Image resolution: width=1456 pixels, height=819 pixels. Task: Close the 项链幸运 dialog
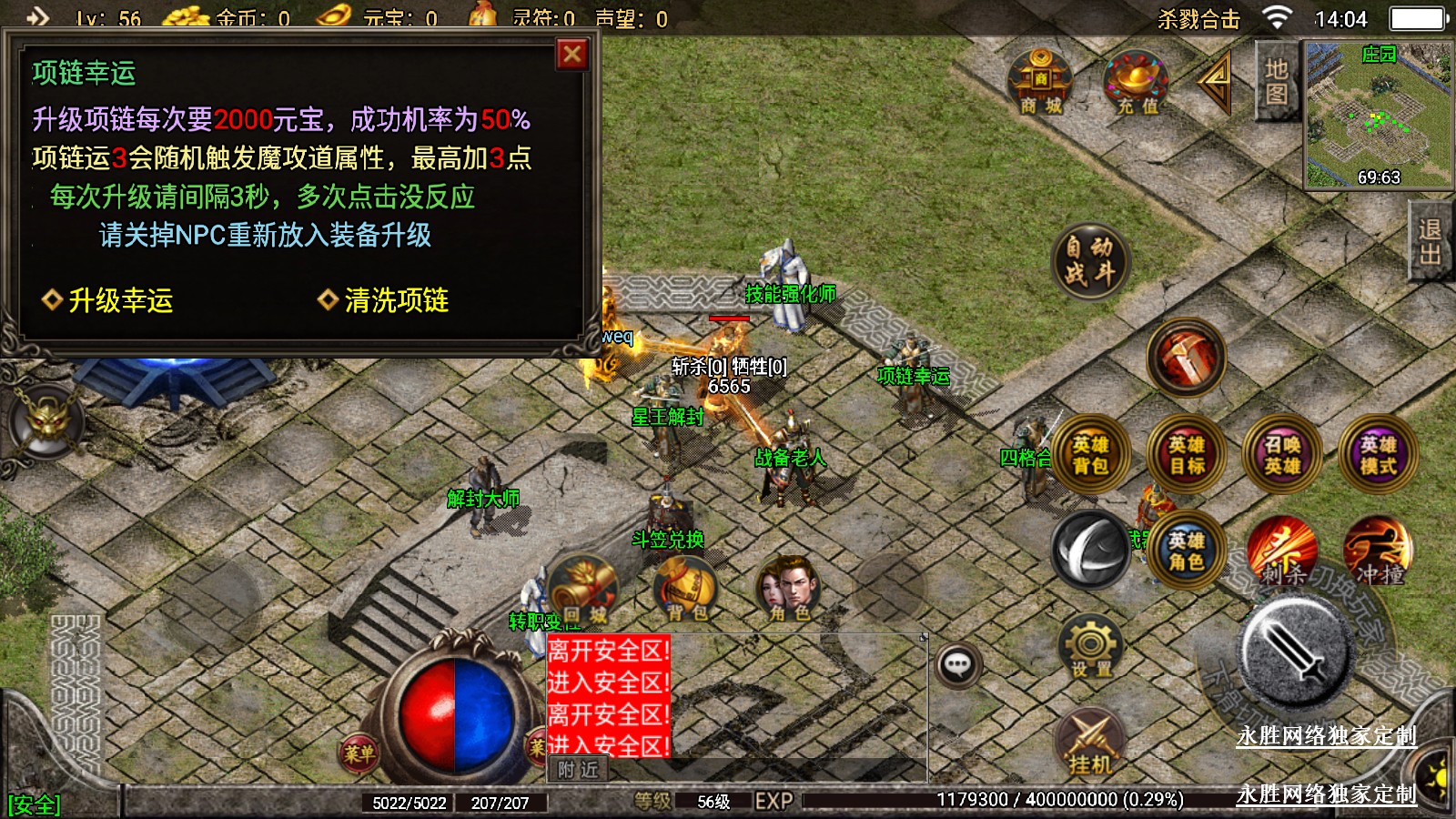(572, 55)
